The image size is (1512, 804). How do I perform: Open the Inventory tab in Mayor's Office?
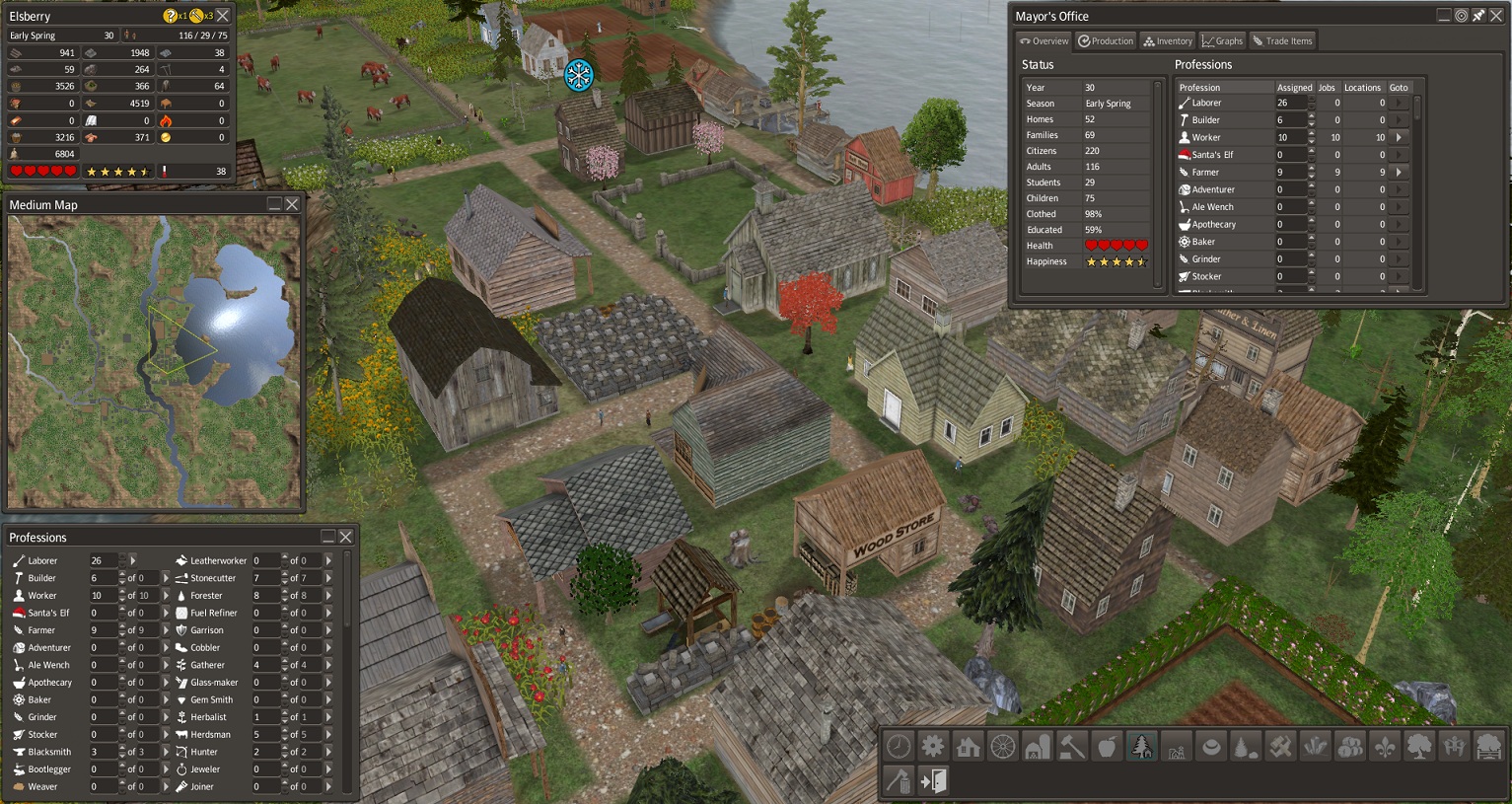click(x=1168, y=41)
